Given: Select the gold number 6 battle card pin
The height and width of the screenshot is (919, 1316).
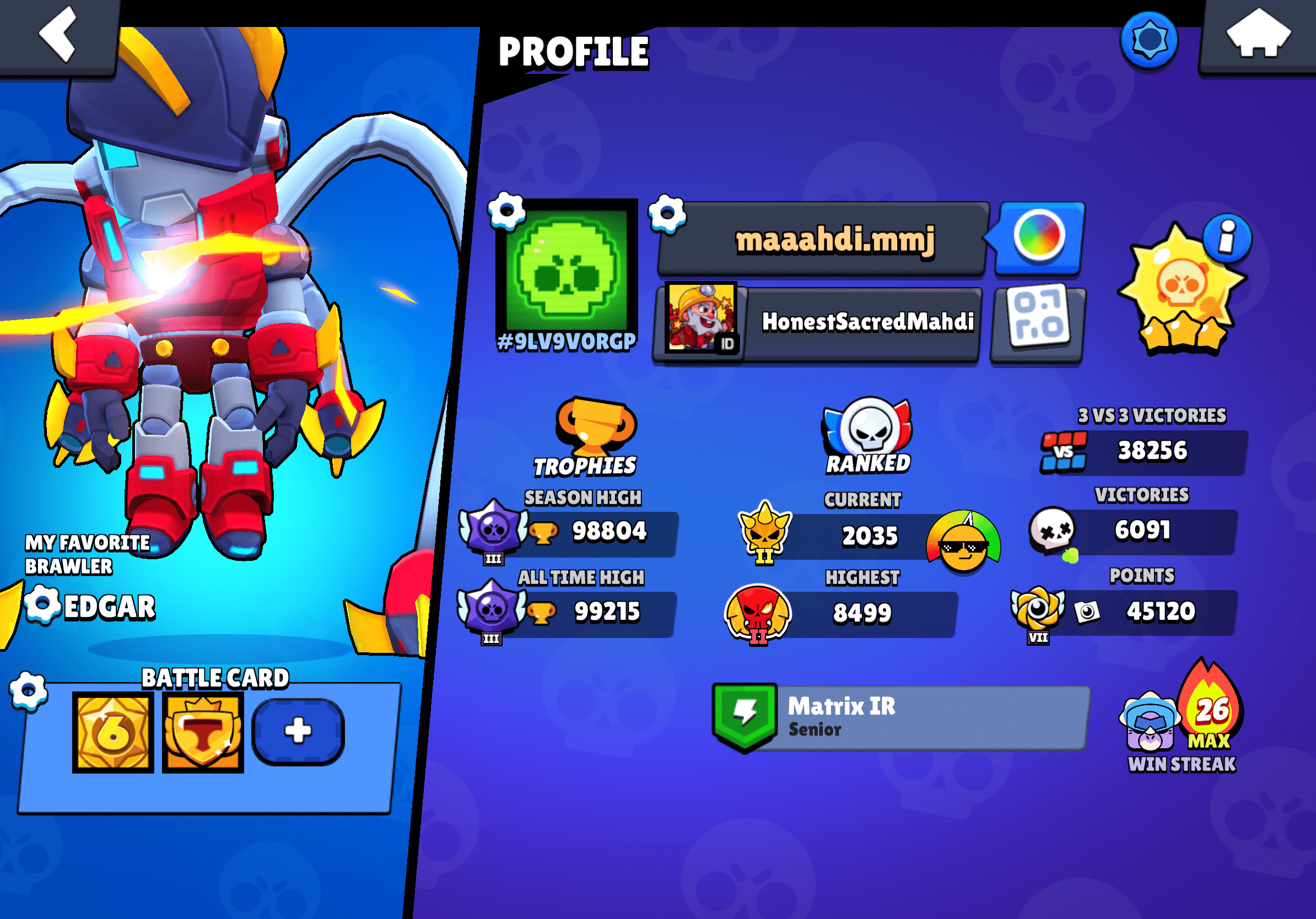Looking at the screenshot, I should [113, 732].
